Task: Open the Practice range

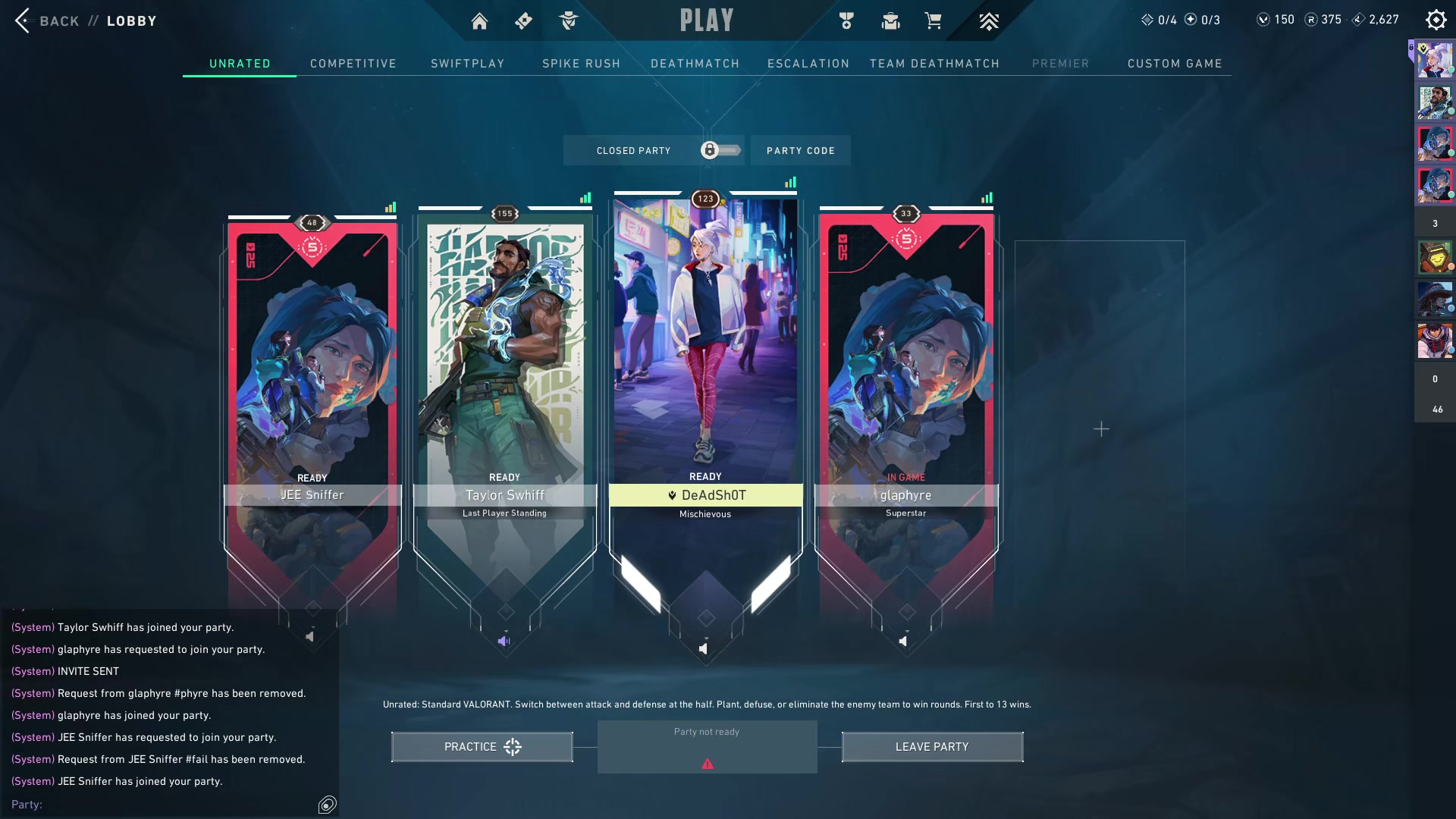Action: coord(482,747)
